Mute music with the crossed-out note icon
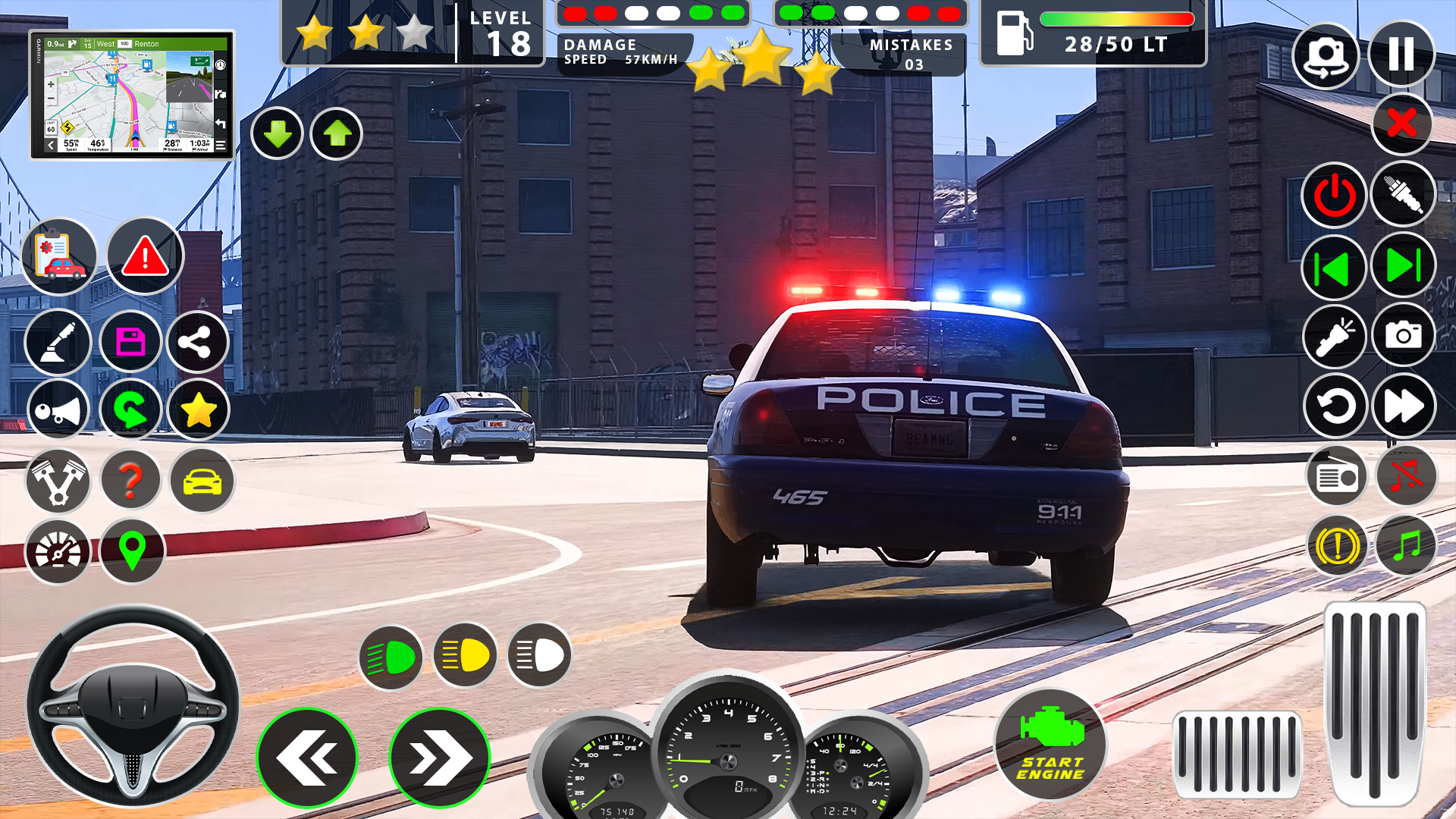Image resolution: width=1456 pixels, height=819 pixels. [x=1406, y=476]
